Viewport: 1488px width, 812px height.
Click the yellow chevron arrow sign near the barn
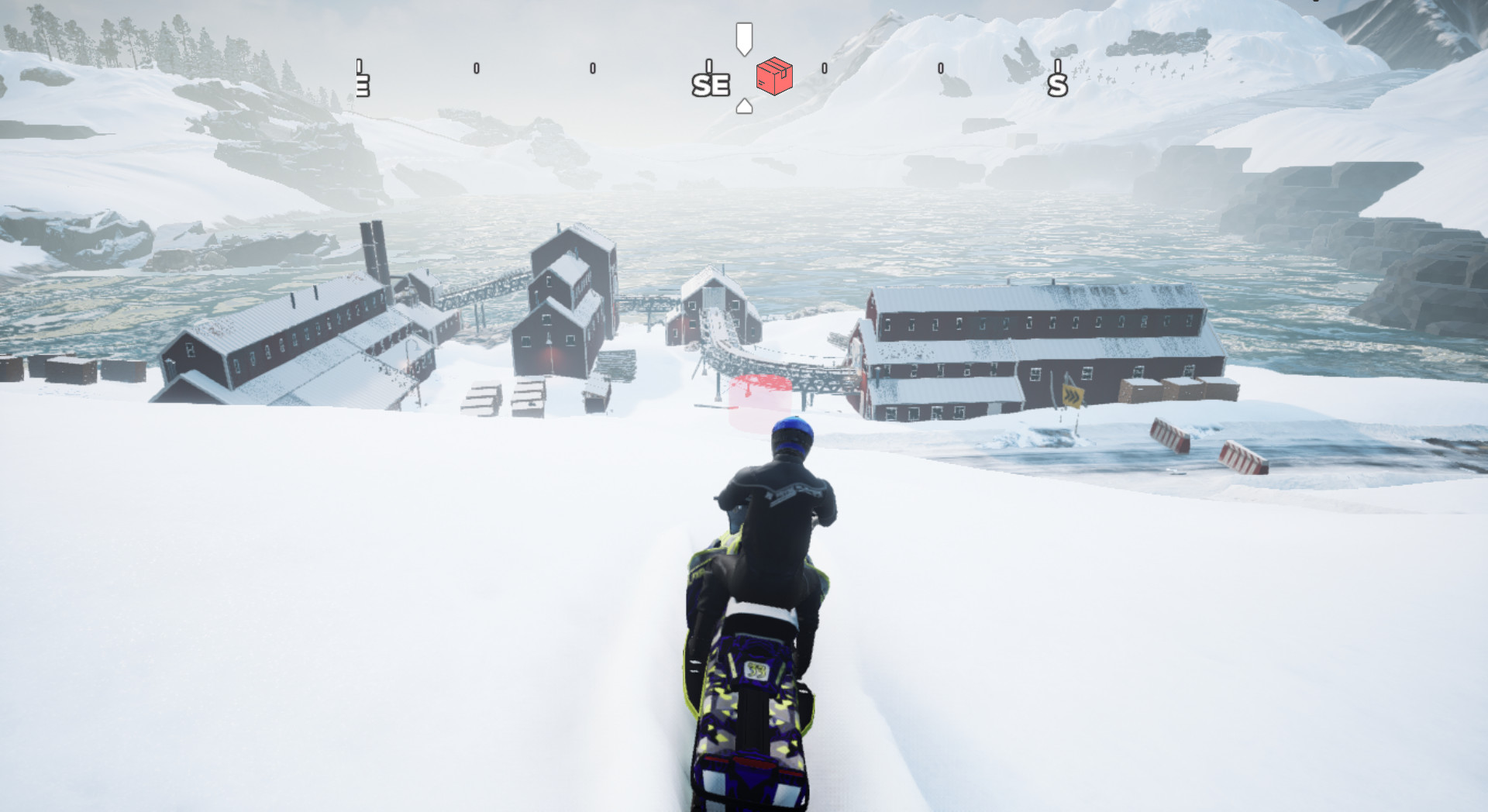[1073, 398]
